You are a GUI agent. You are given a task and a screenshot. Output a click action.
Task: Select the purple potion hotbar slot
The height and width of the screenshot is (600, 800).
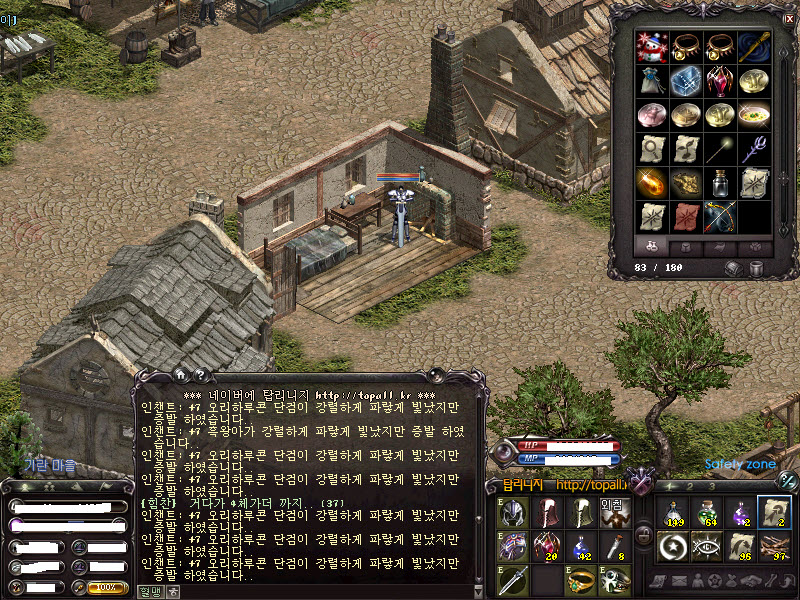point(740,512)
